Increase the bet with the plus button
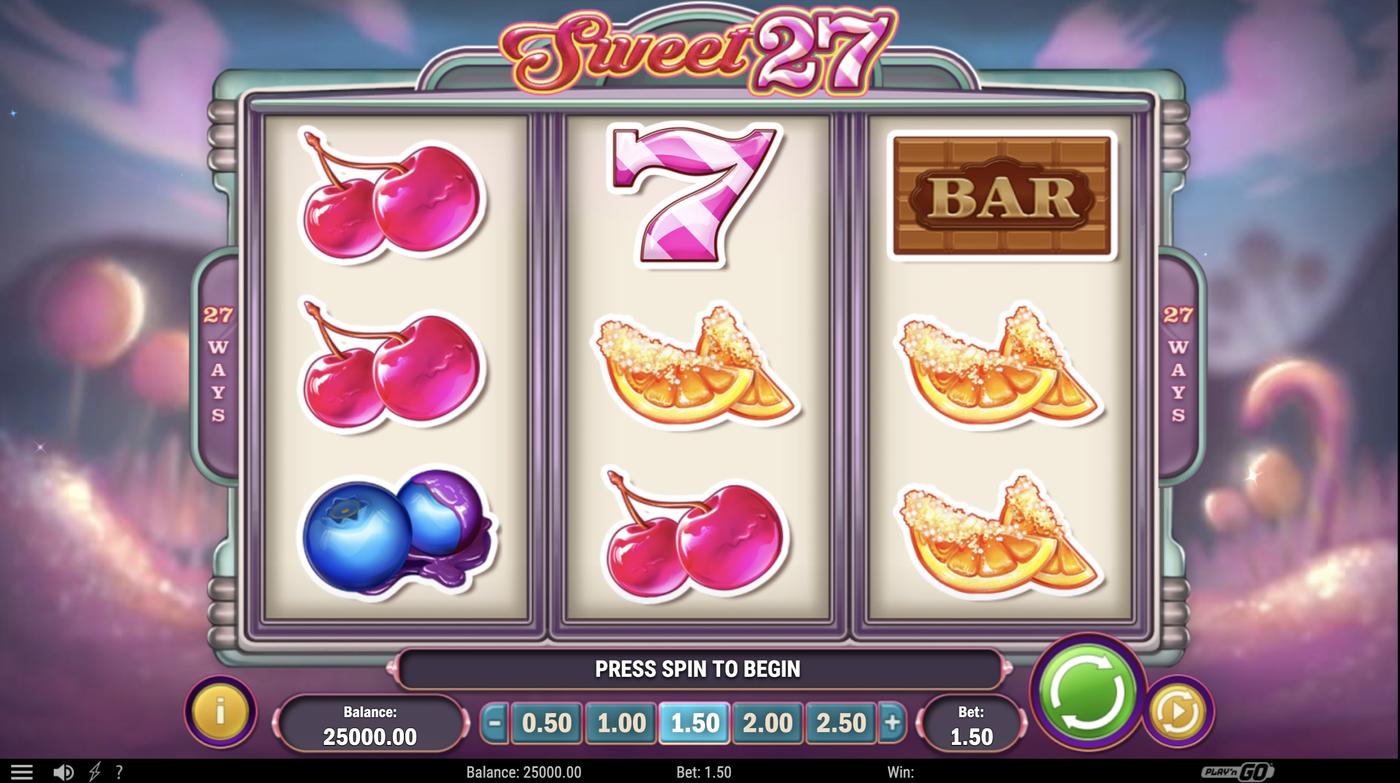Screen dimensions: 1400x783 coord(893,721)
